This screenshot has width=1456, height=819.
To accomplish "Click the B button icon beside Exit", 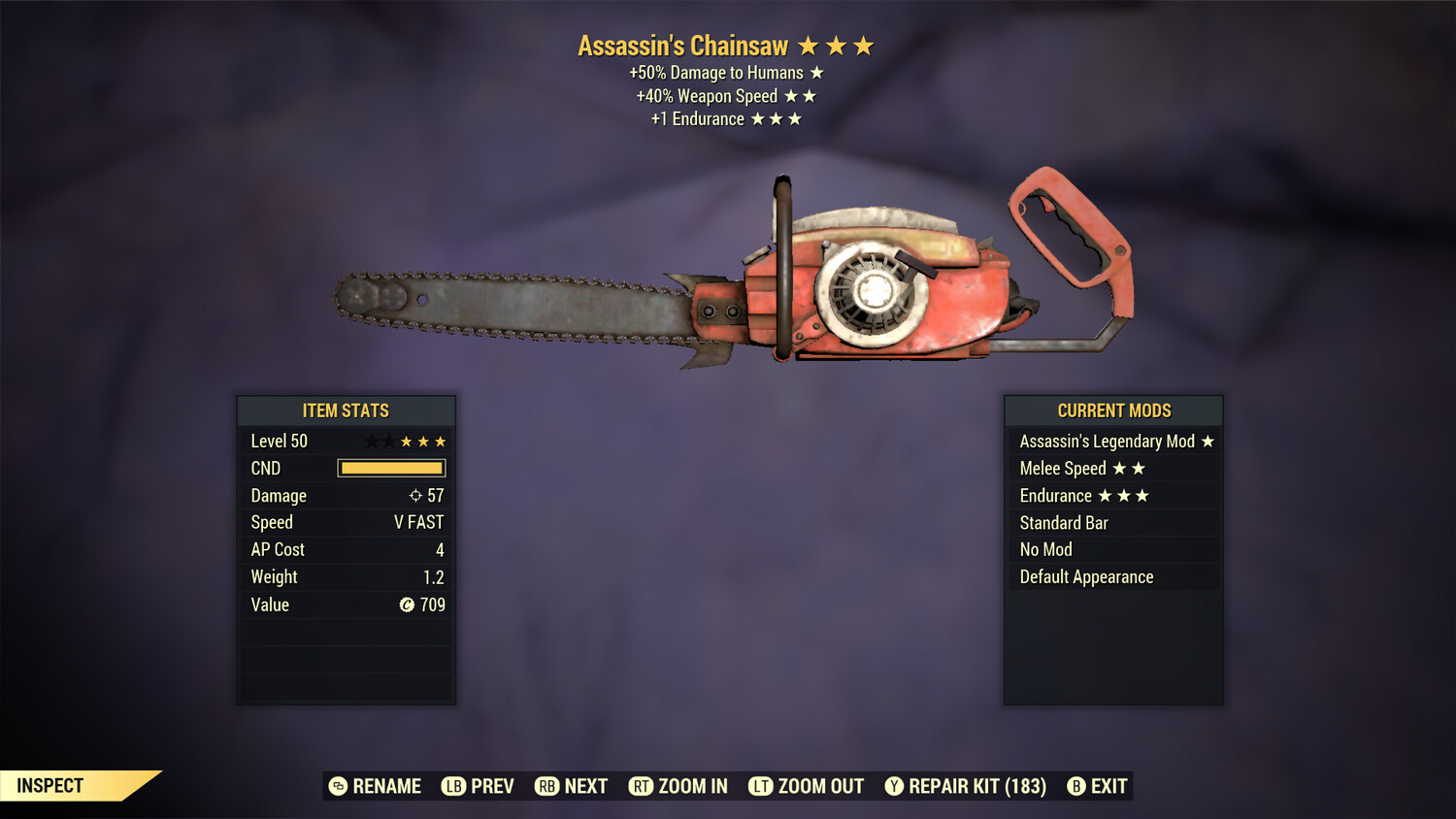I will click(1075, 786).
